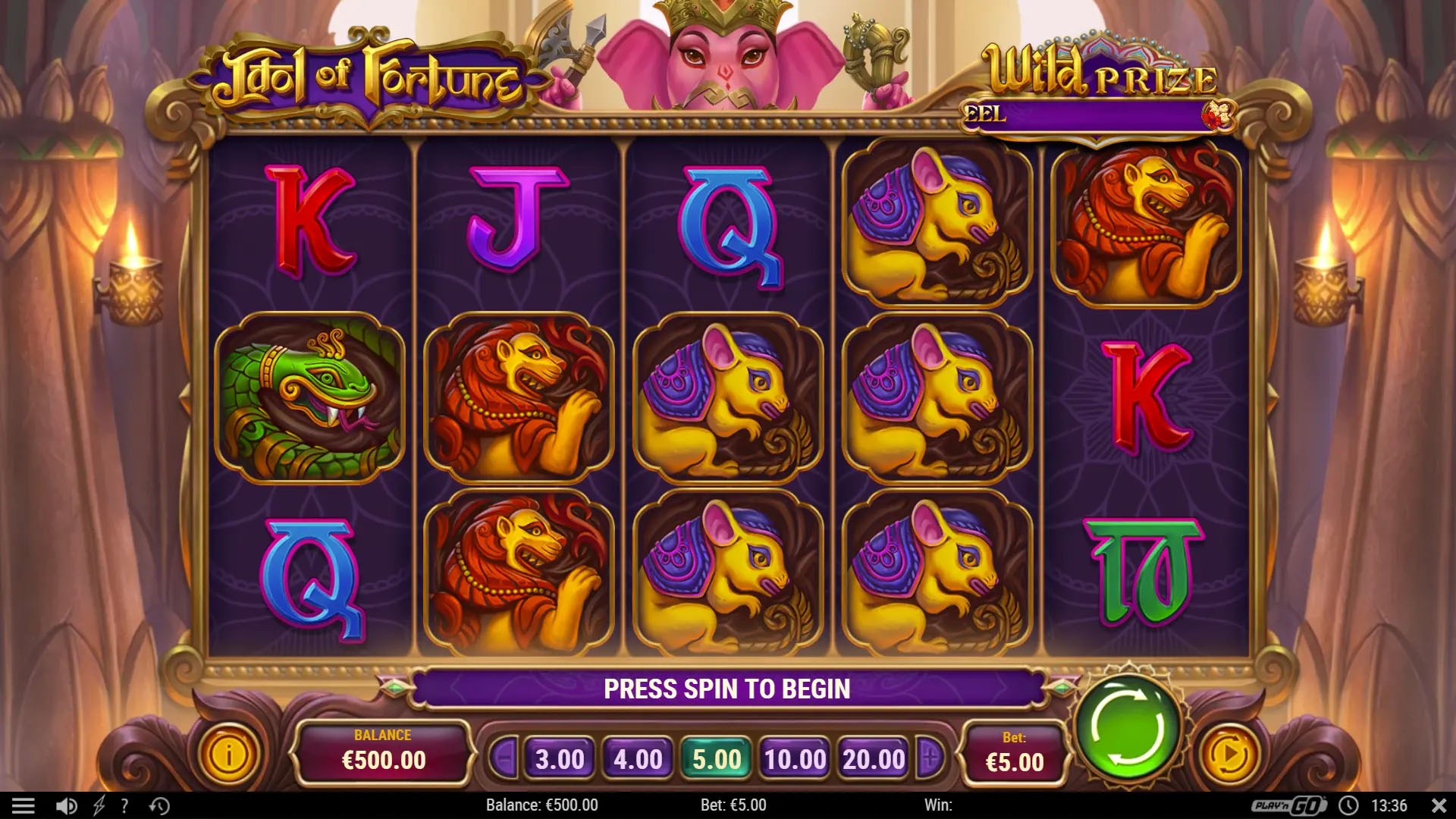The height and width of the screenshot is (819, 1456).
Task: Spin the reels with the green button
Action: 1128,730
